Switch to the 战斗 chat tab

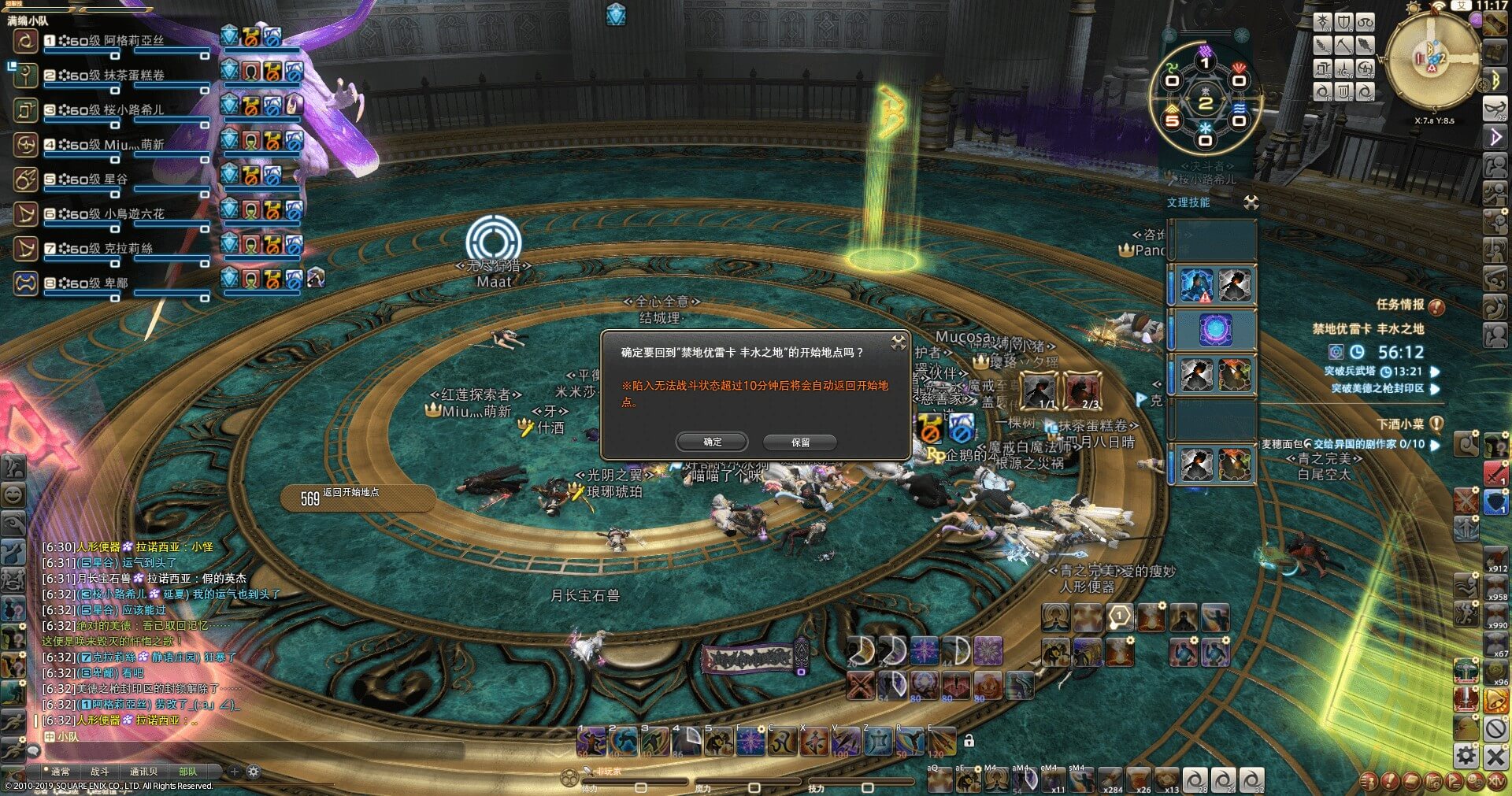tap(100, 772)
